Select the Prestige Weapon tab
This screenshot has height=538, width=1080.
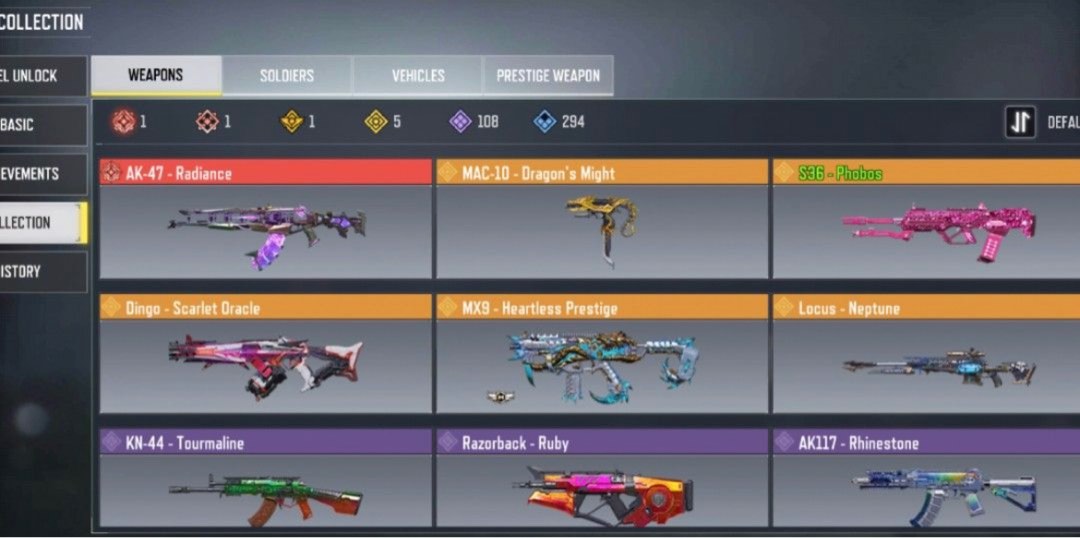[x=548, y=76]
